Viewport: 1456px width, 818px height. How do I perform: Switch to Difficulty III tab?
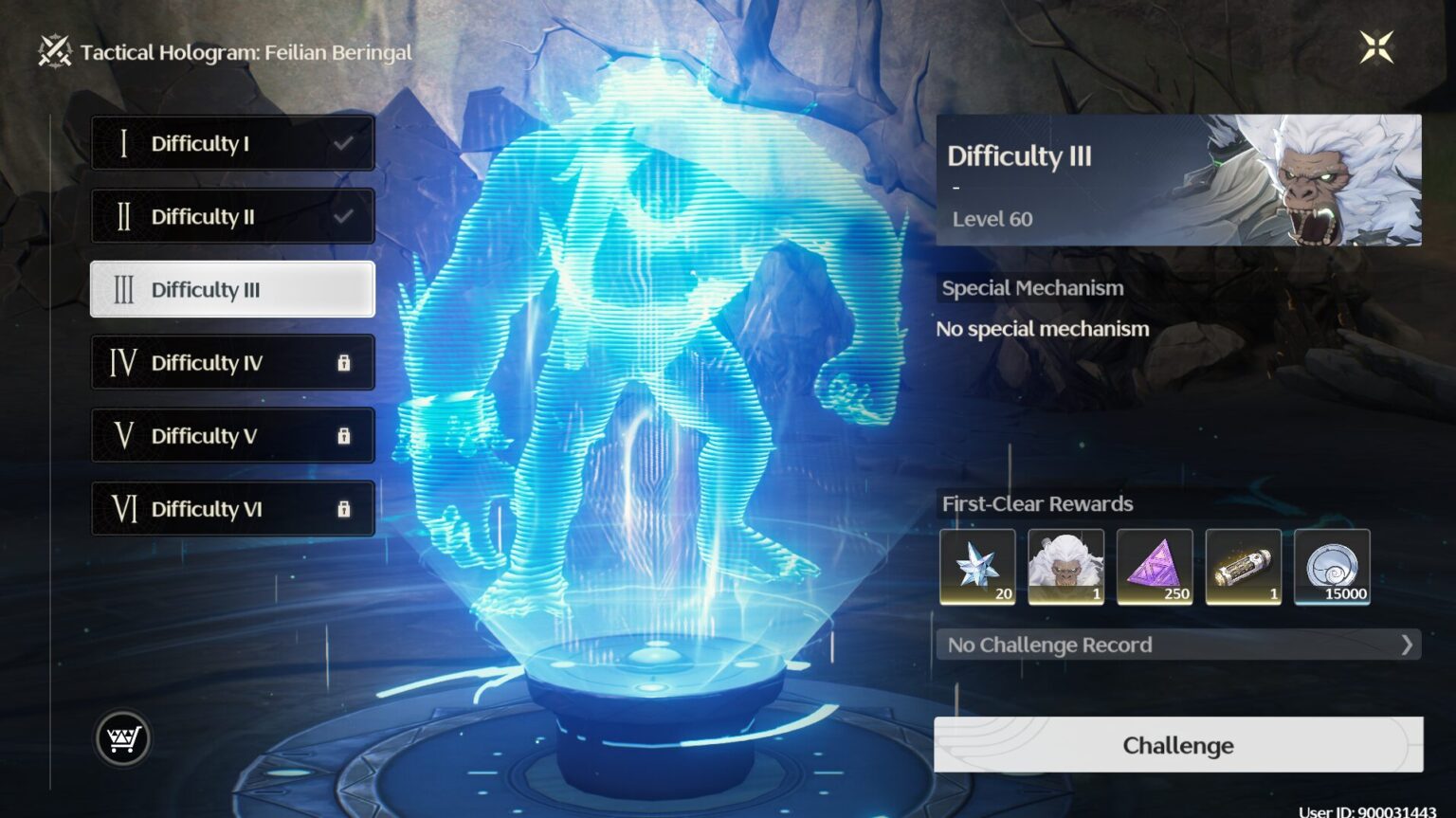click(x=231, y=289)
